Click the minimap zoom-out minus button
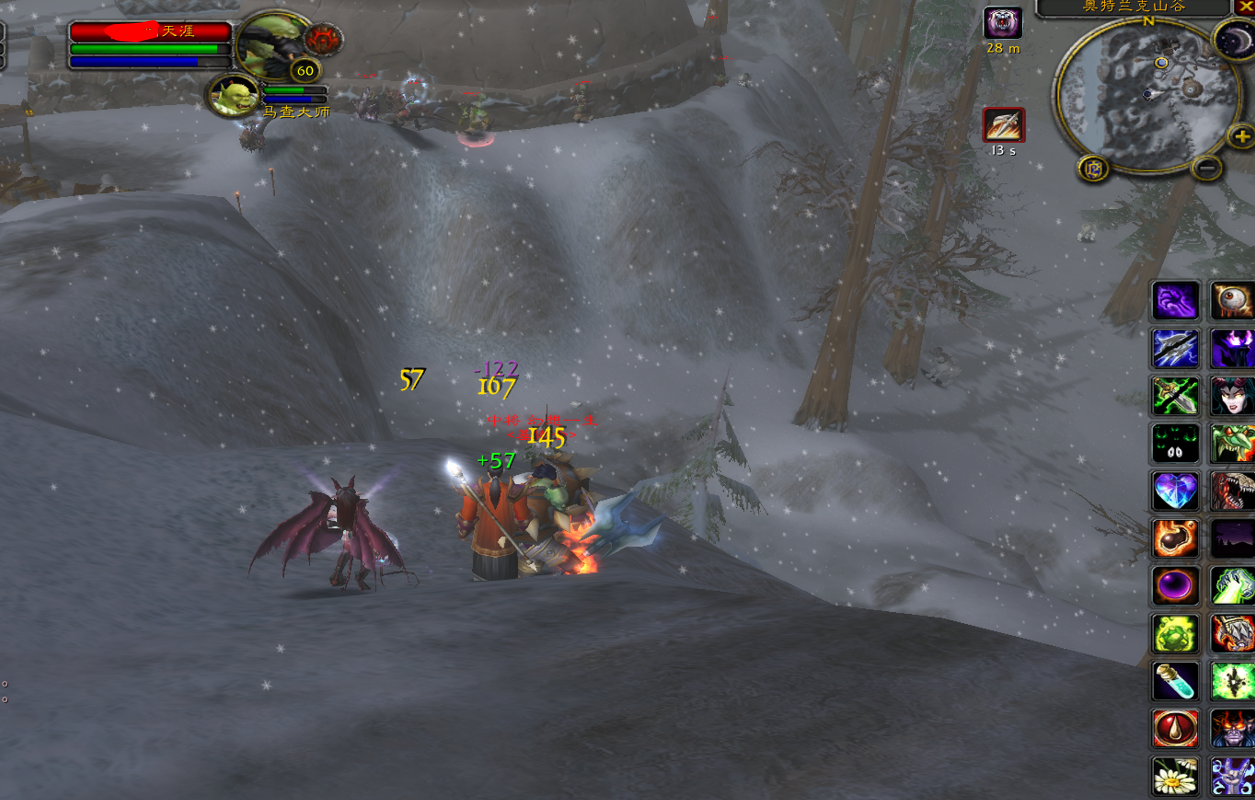This screenshot has width=1255, height=800. 1207,167
